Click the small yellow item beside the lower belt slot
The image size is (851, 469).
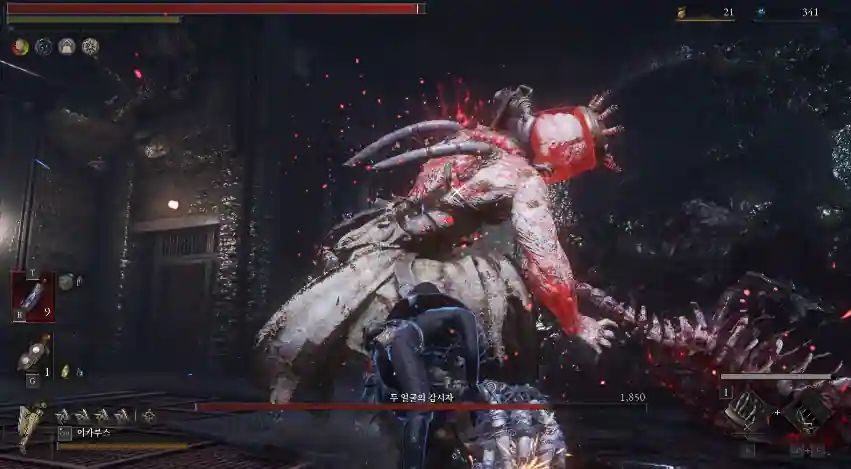(67, 372)
